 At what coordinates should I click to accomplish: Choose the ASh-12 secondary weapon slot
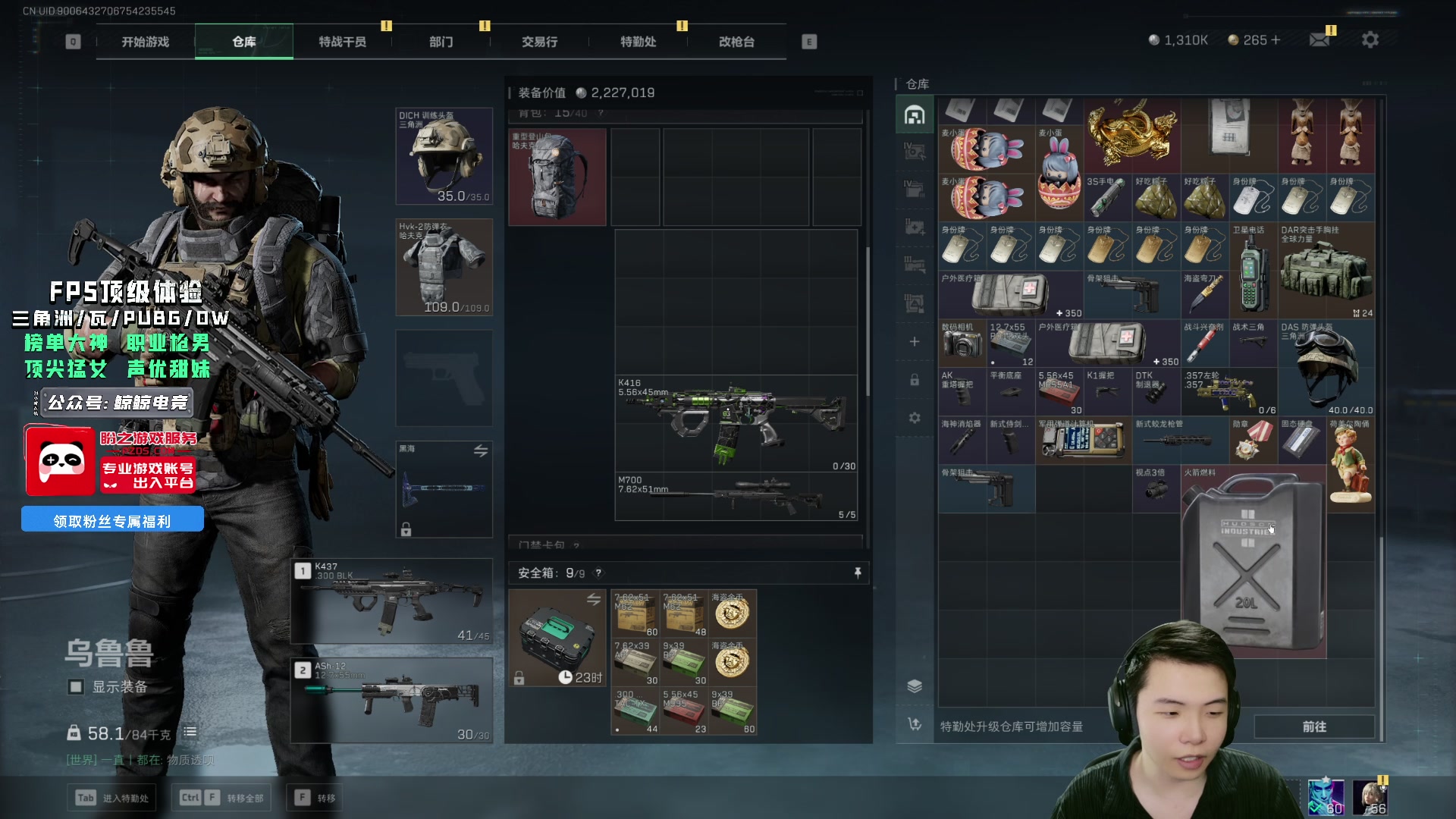click(392, 700)
